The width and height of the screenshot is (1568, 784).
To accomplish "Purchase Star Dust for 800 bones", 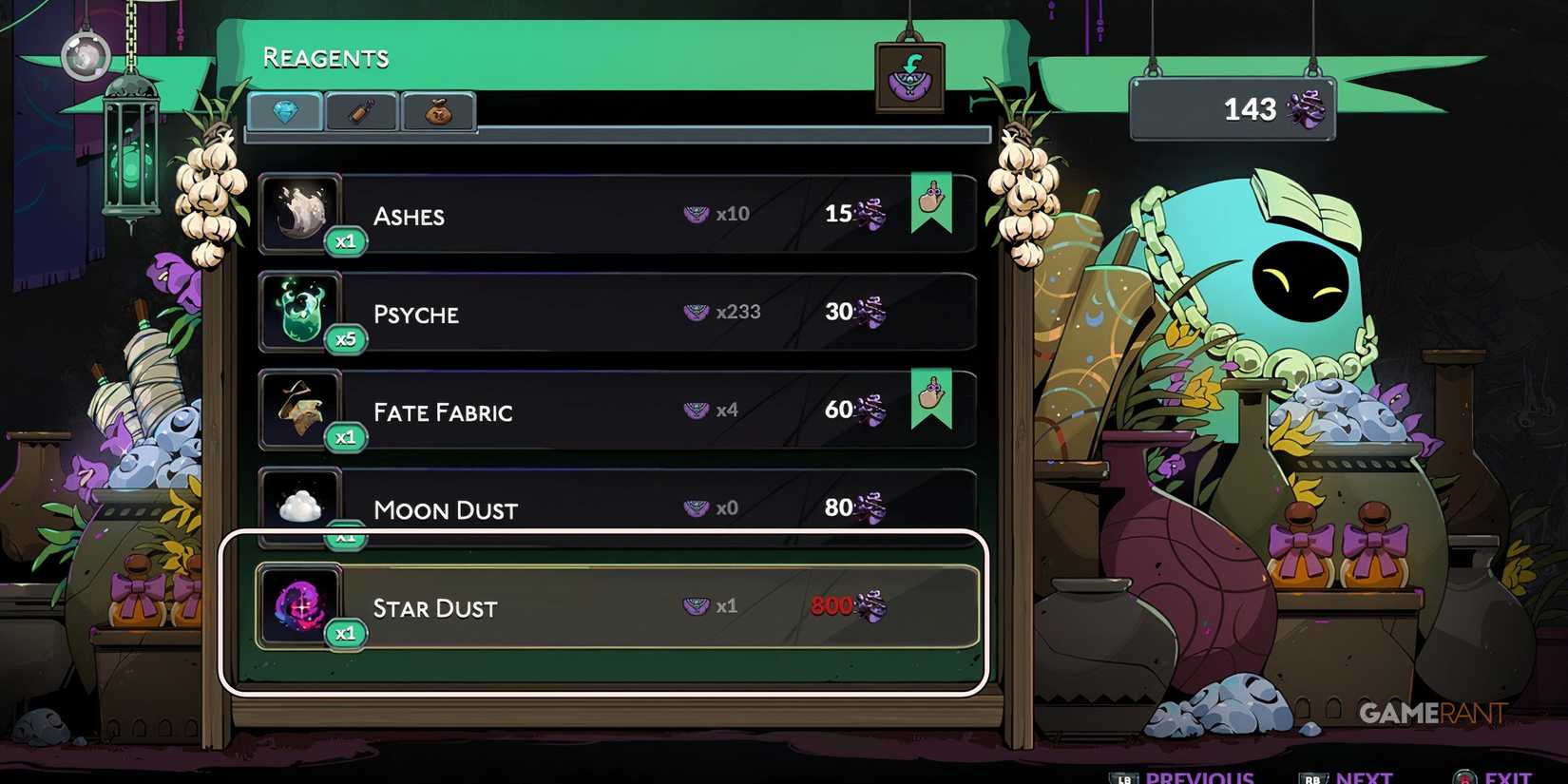I will click(x=836, y=606).
